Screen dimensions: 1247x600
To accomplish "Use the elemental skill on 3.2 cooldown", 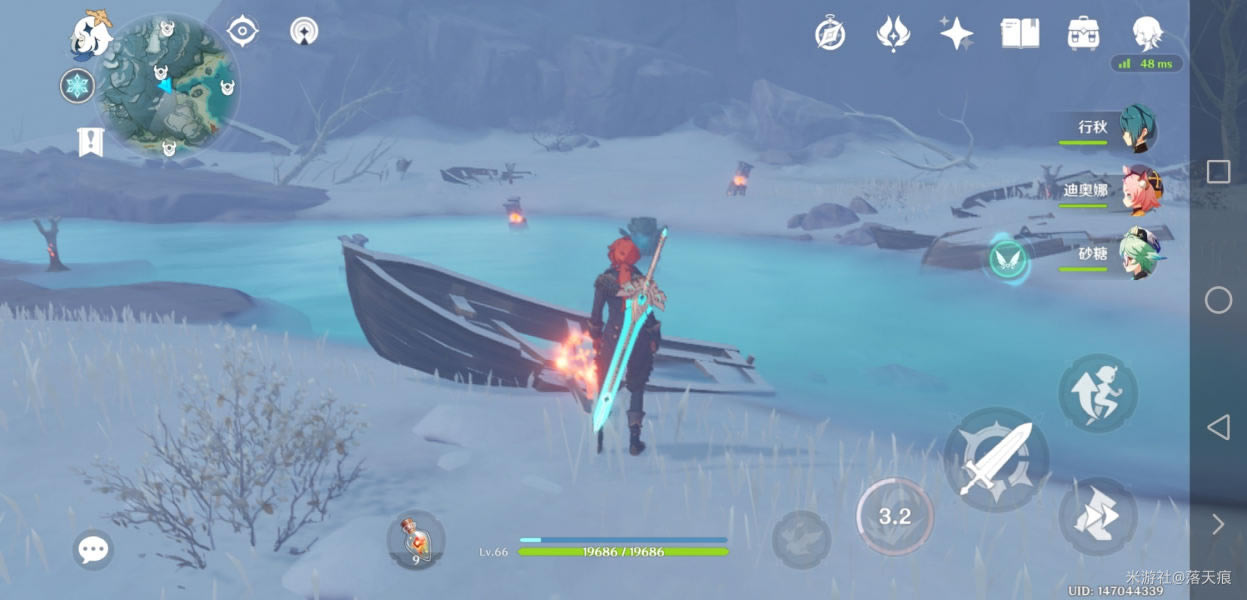I will point(894,517).
